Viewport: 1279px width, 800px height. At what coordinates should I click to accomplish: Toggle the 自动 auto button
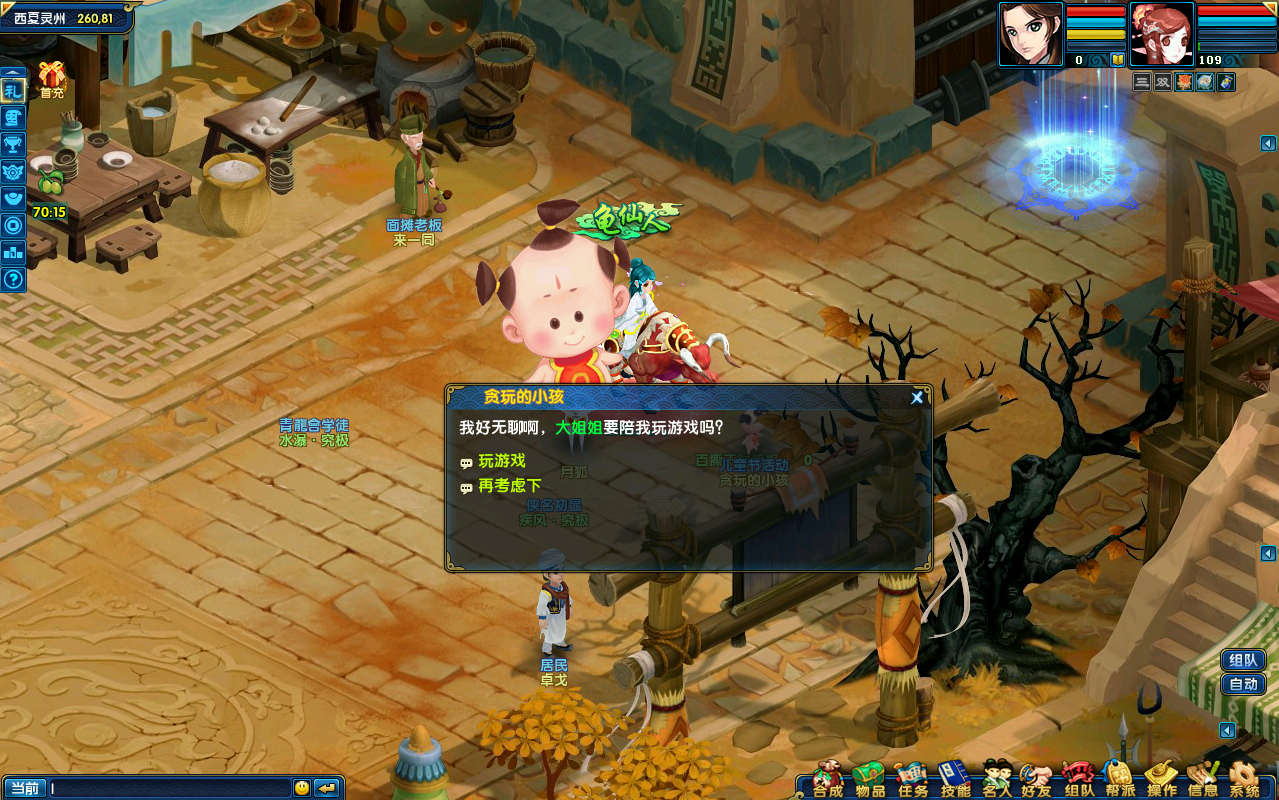click(1244, 684)
